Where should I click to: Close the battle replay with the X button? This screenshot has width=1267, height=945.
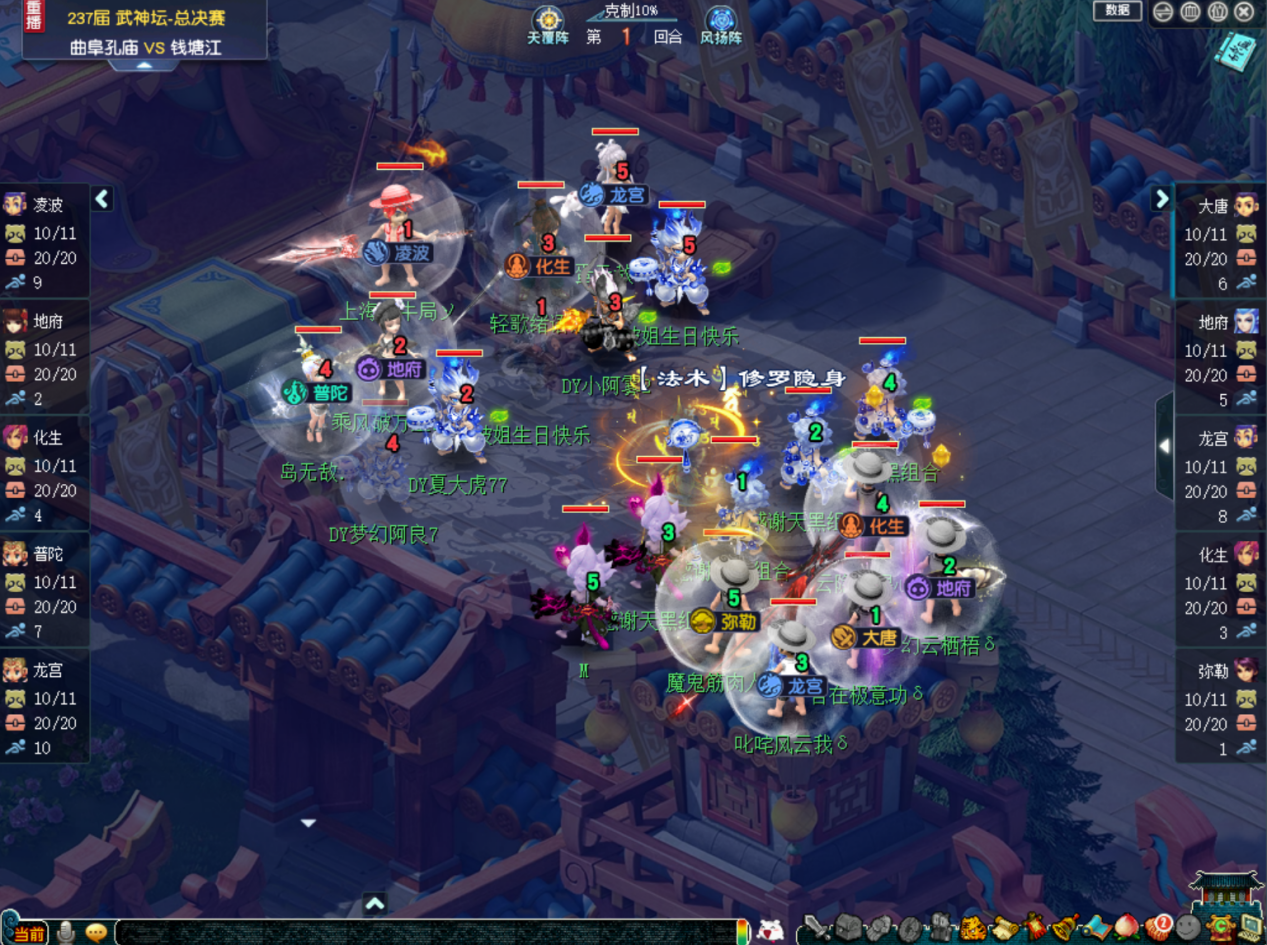pos(1244,12)
